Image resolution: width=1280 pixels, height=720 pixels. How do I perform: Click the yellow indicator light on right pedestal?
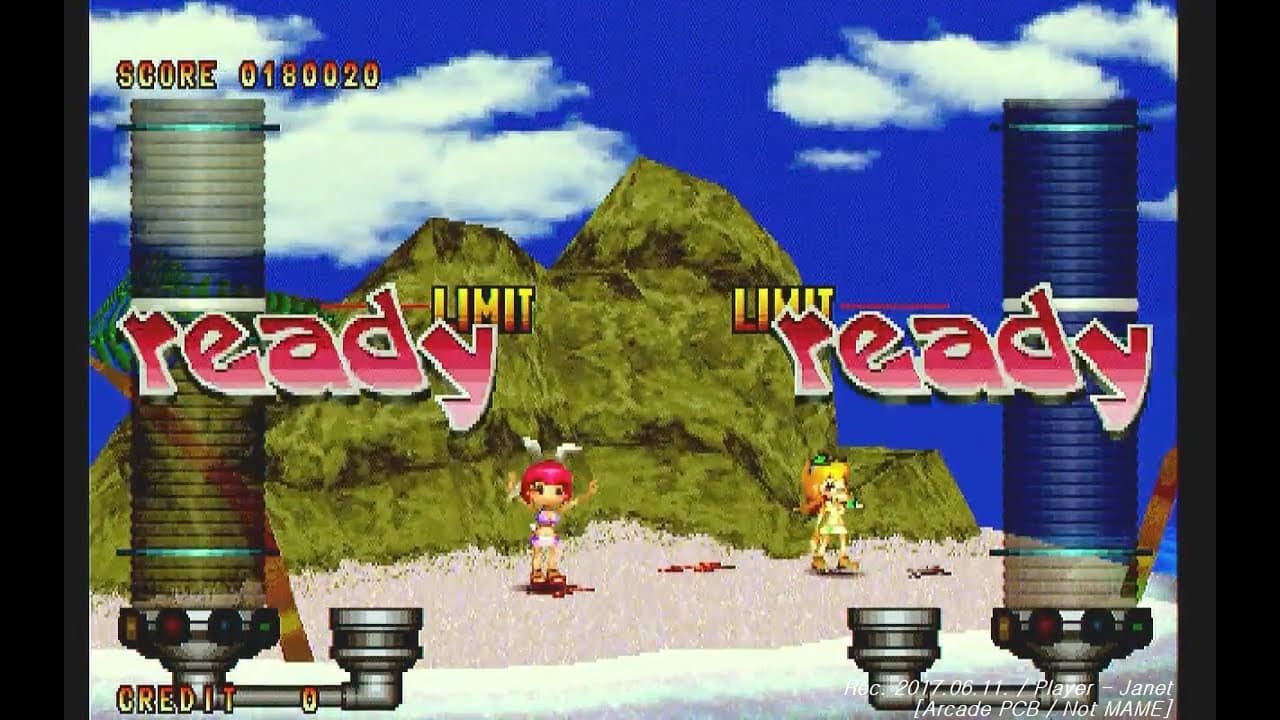pos(1003,626)
